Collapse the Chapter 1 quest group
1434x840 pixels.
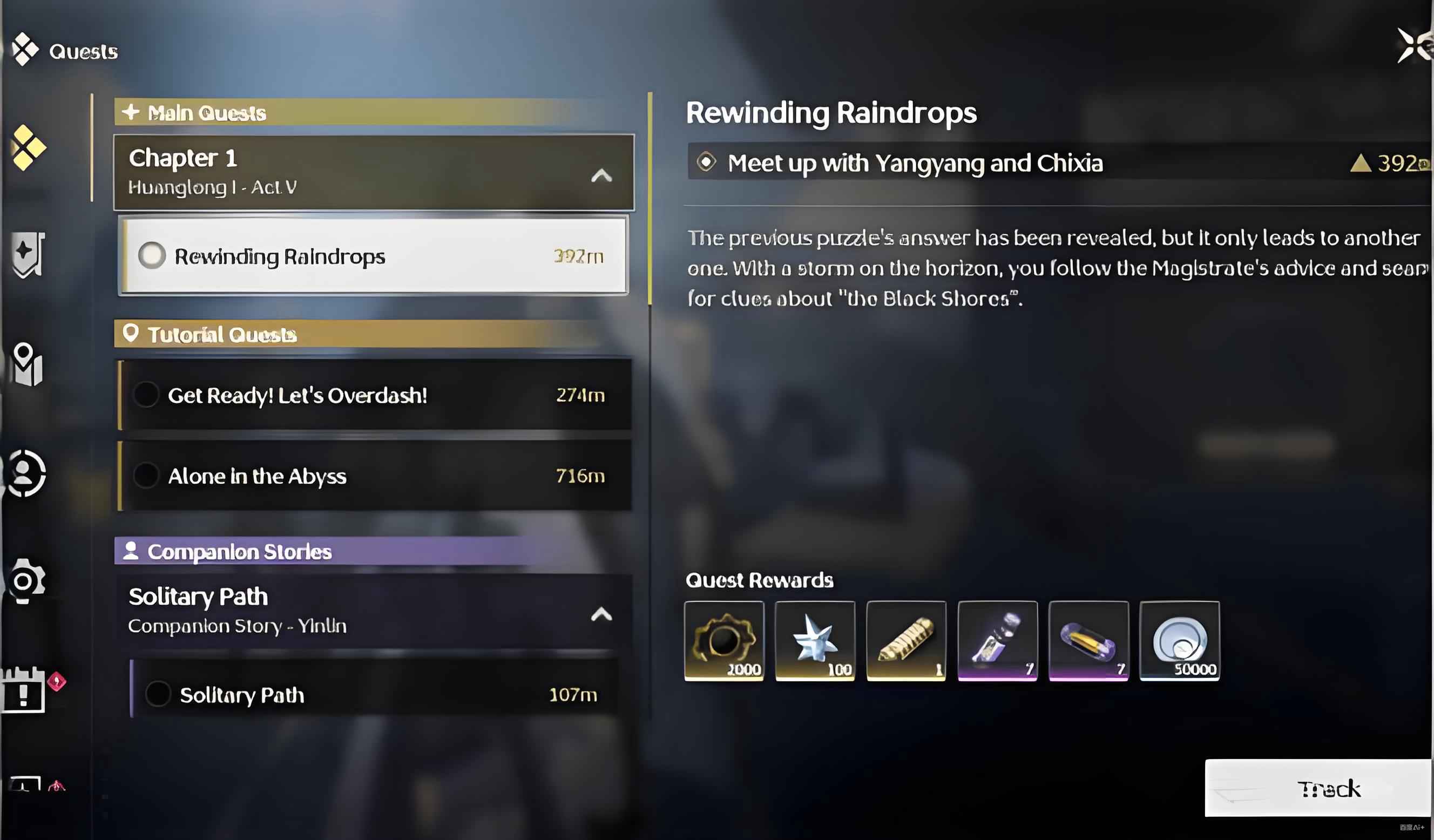[x=601, y=175]
